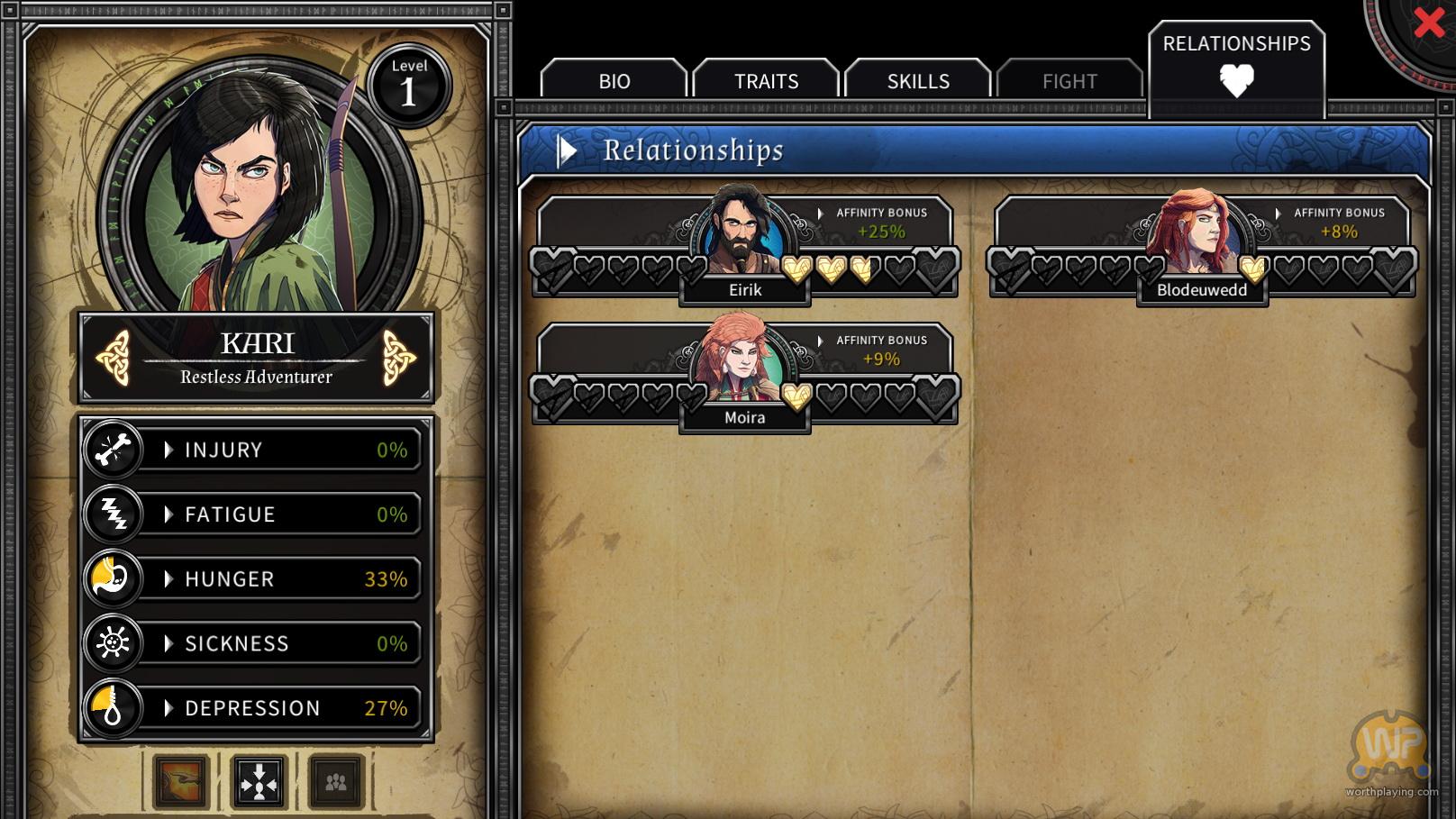
Task: Click the pointing hand icon button
Action: point(181,781)
